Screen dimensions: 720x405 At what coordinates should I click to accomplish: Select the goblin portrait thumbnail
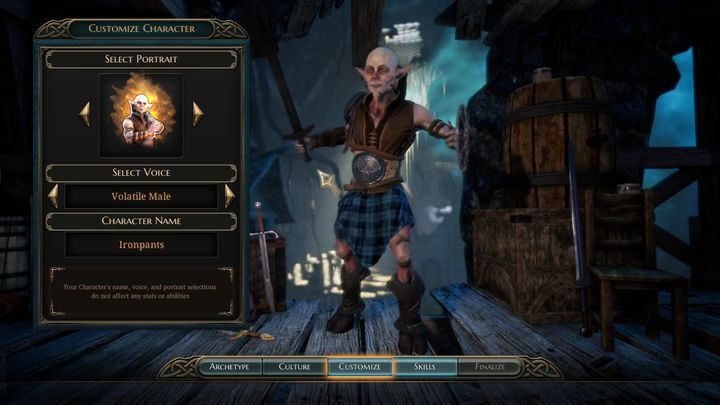(141, 115)
